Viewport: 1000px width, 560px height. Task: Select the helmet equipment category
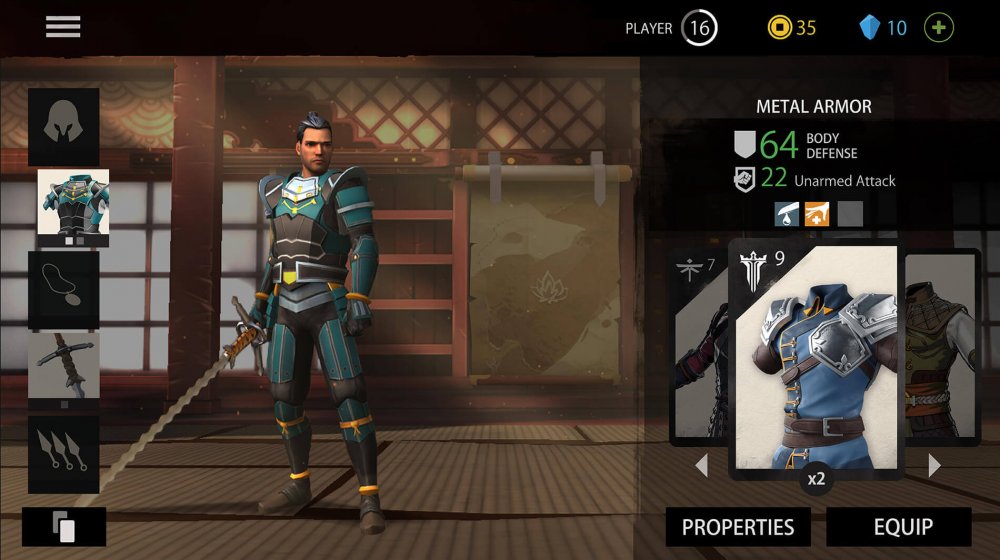click(63, 126)
